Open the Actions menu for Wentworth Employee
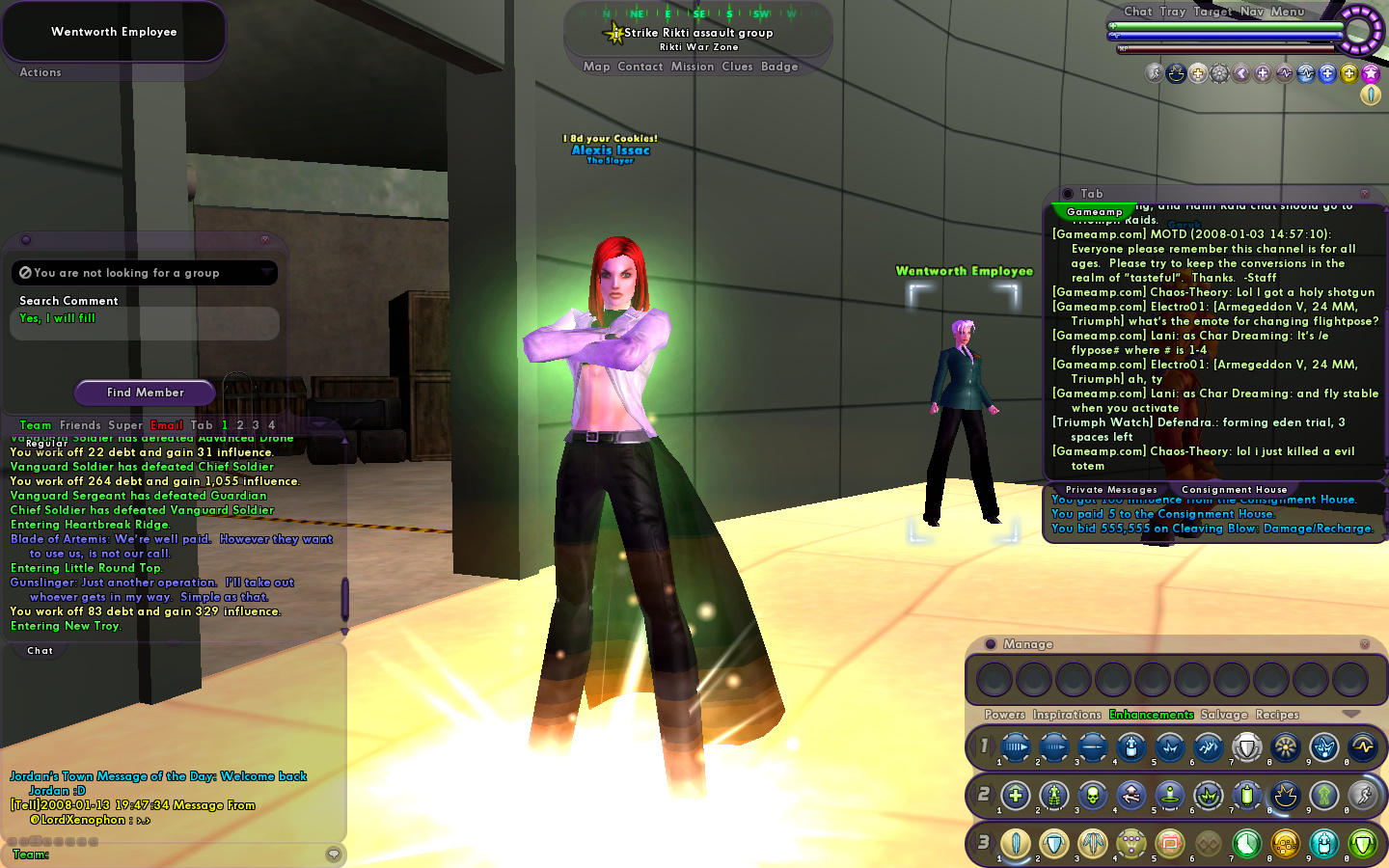Viewport: 1389px width, 868px height. [41, 72]
